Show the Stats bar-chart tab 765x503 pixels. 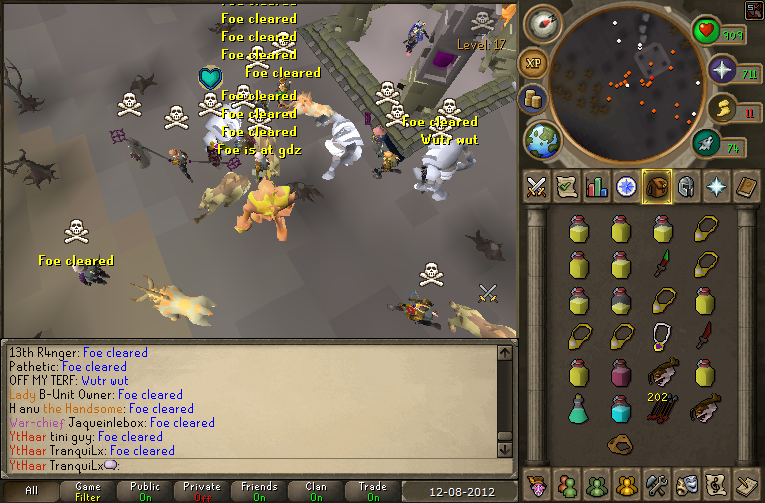[597, 187]
